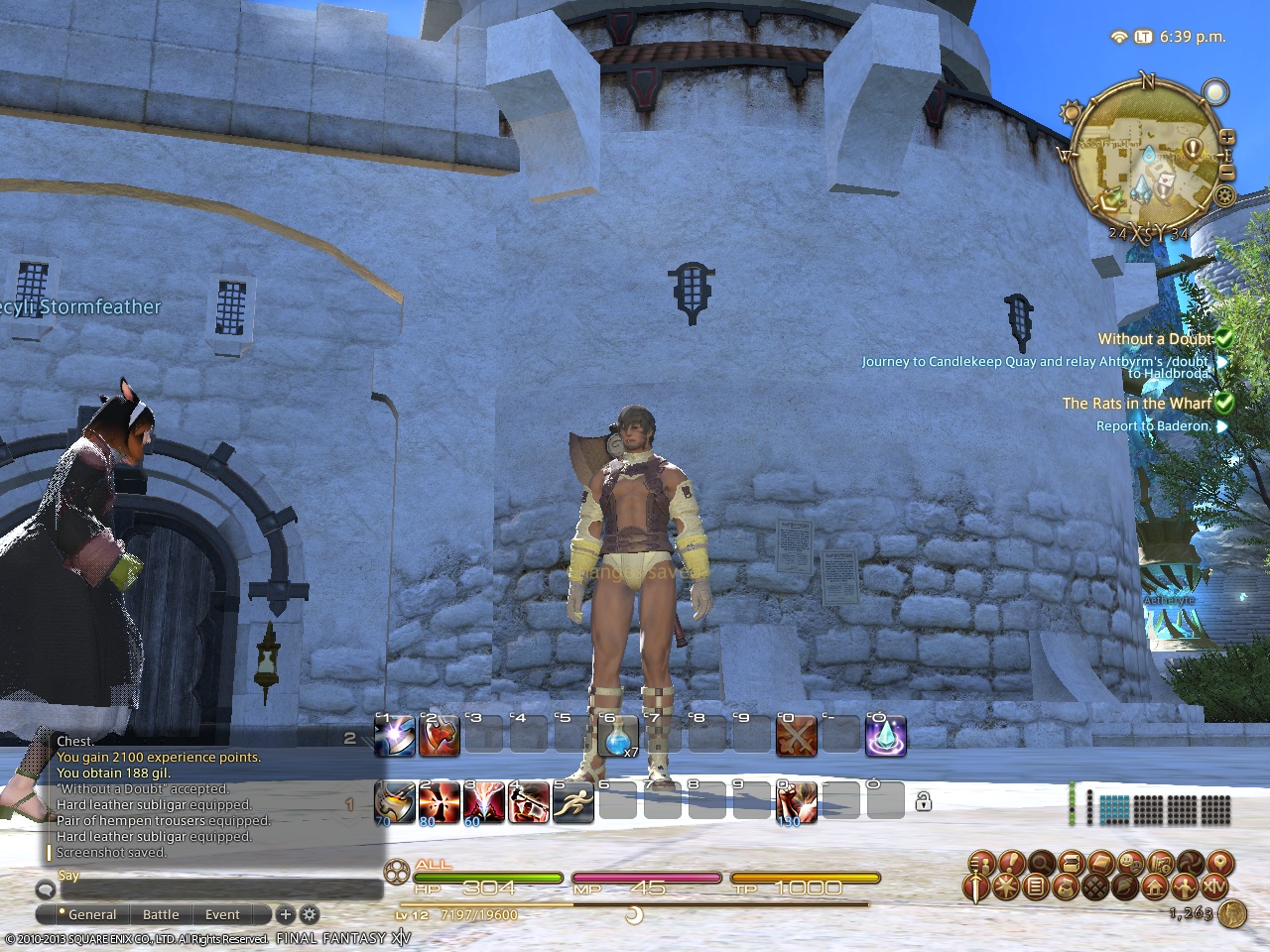This screenshot has width=1270, height=952.
Task: Switch to the Battle chat tab
Action: coord(161,914)
